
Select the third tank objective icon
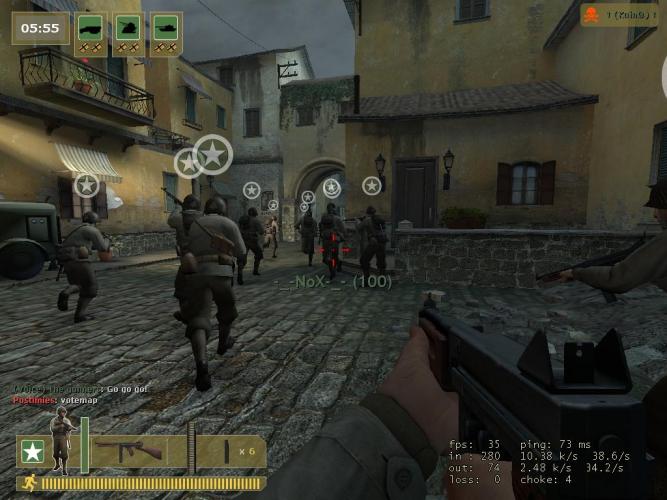click(165, 28)
